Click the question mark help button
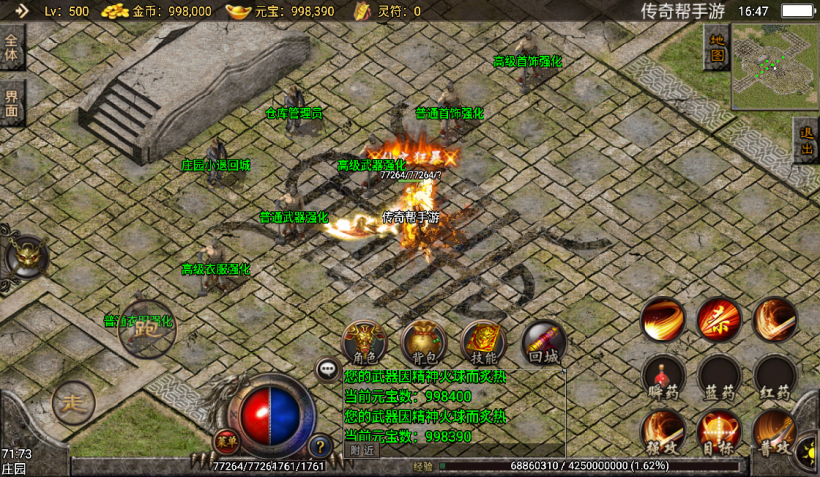Viewport: 820px width, 477px height. pyautogui.click(x=320, y=446)
